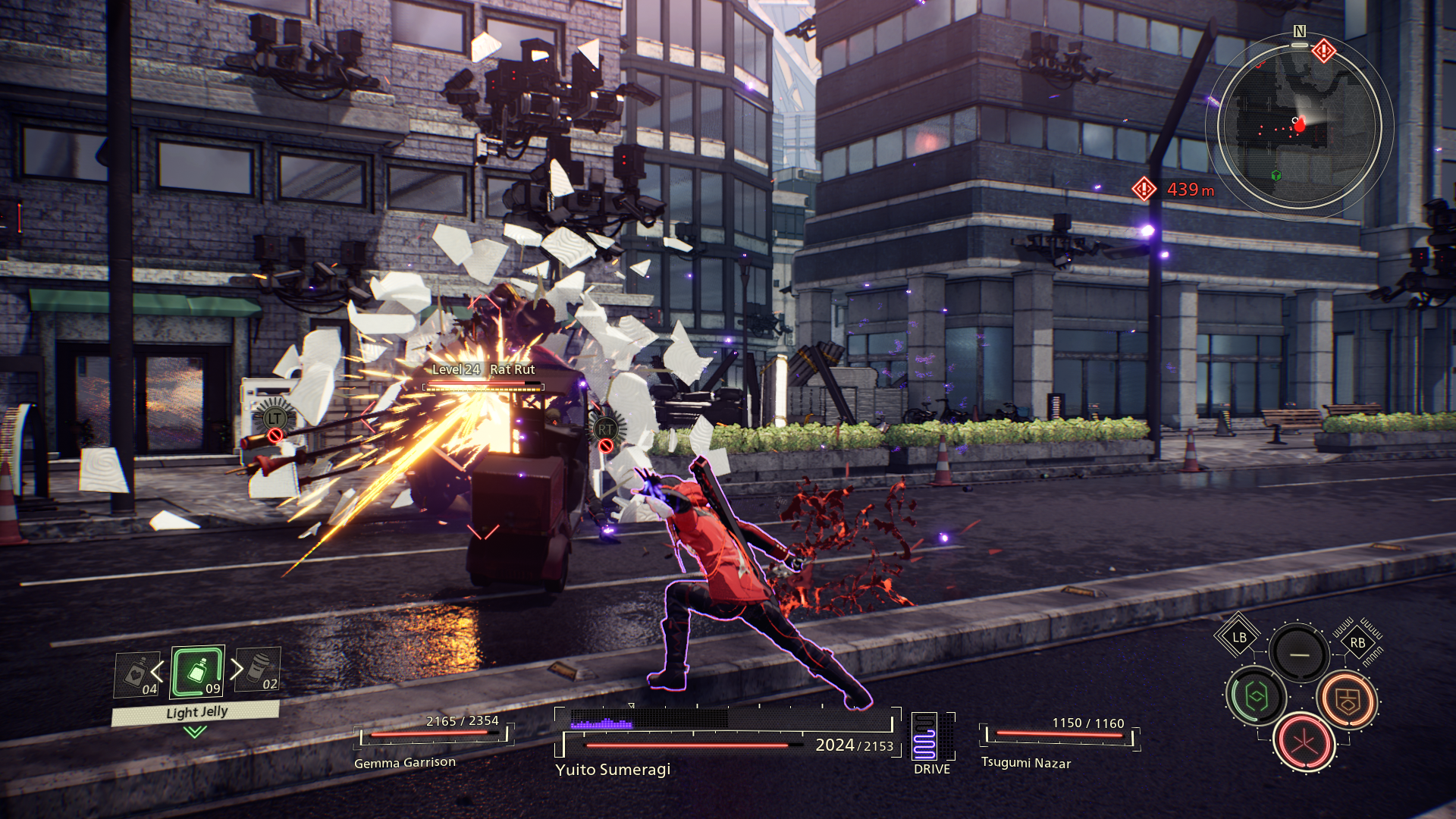Click the DRIVE gauge icon
Screen dimensions: 1456x819
tap(924, 736)
